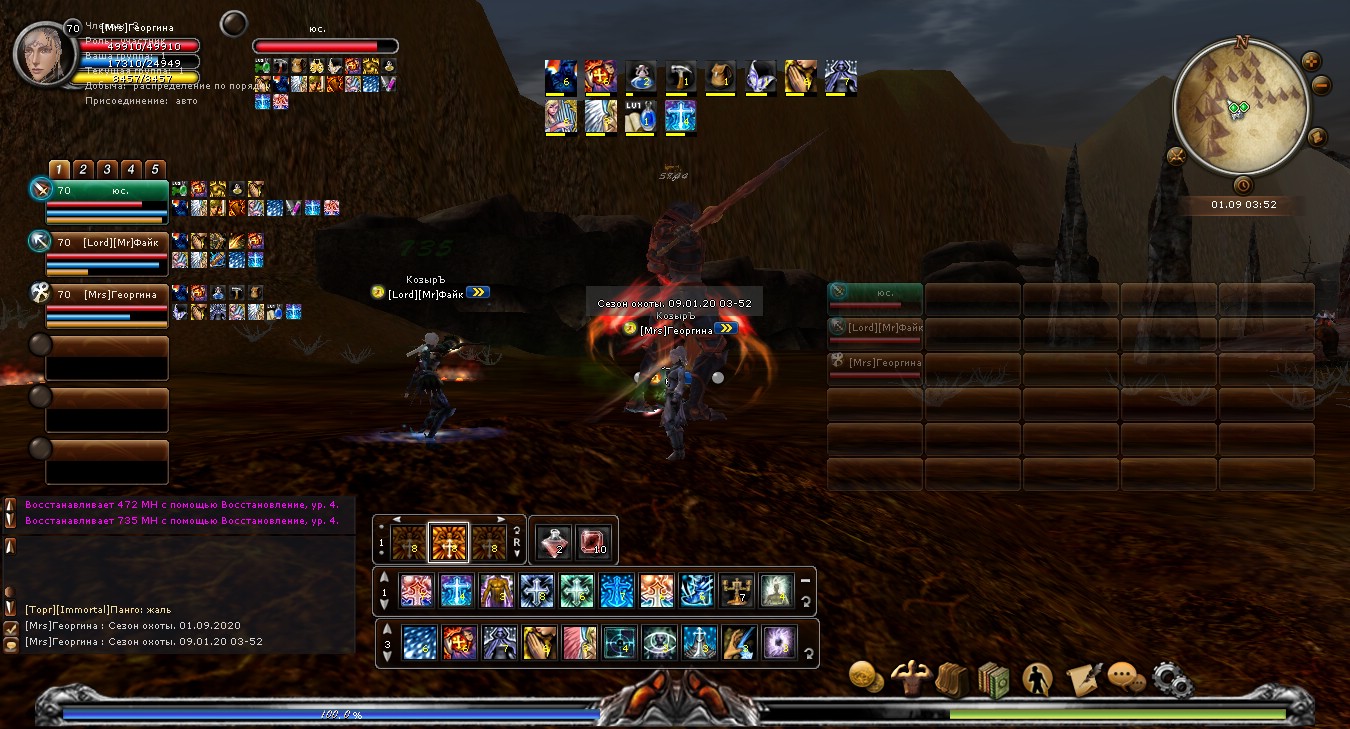Image resolution: width=1350 pixels, height=729 pixels.
Task: Switch to party tab 3
Action: (x=107, y=169)
